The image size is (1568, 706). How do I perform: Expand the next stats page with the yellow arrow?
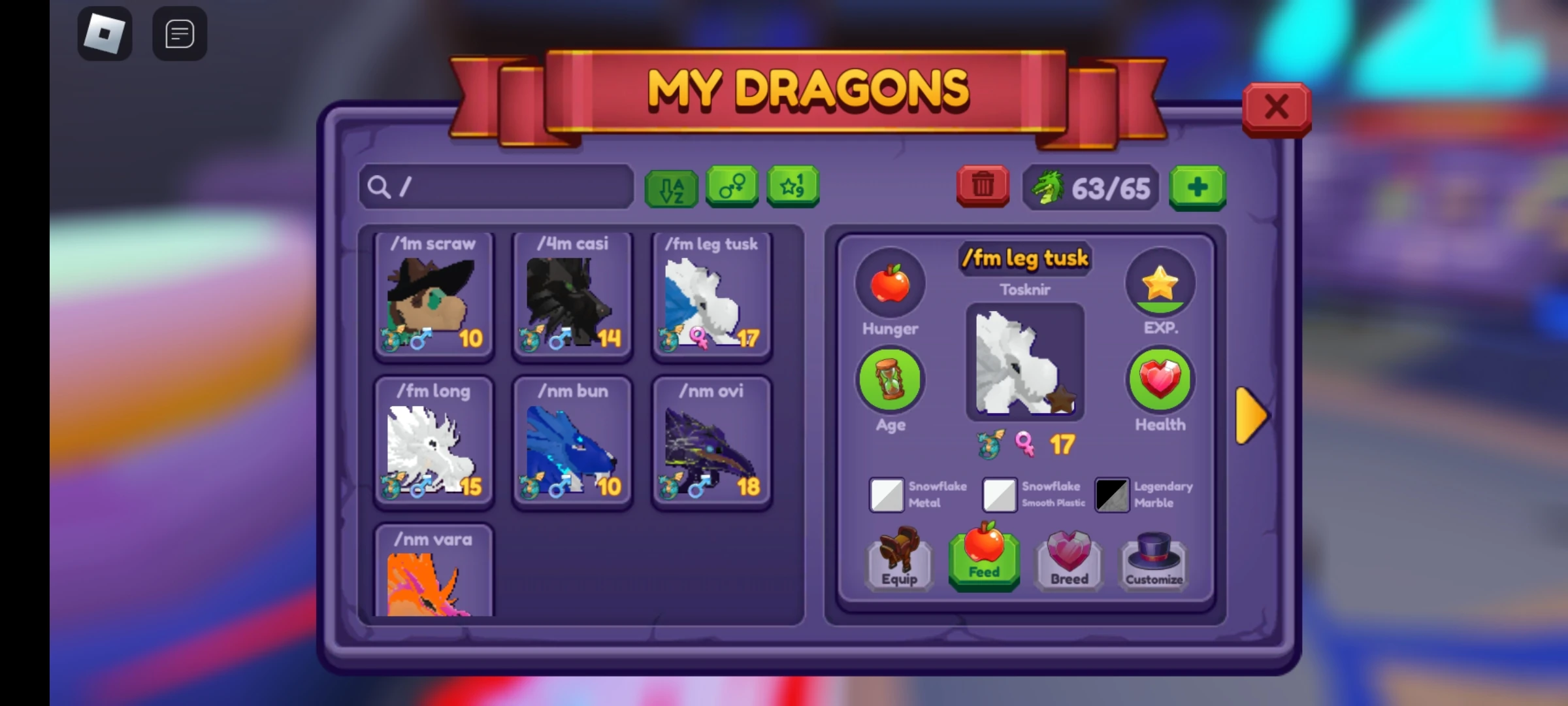(x=1250, y=416)
